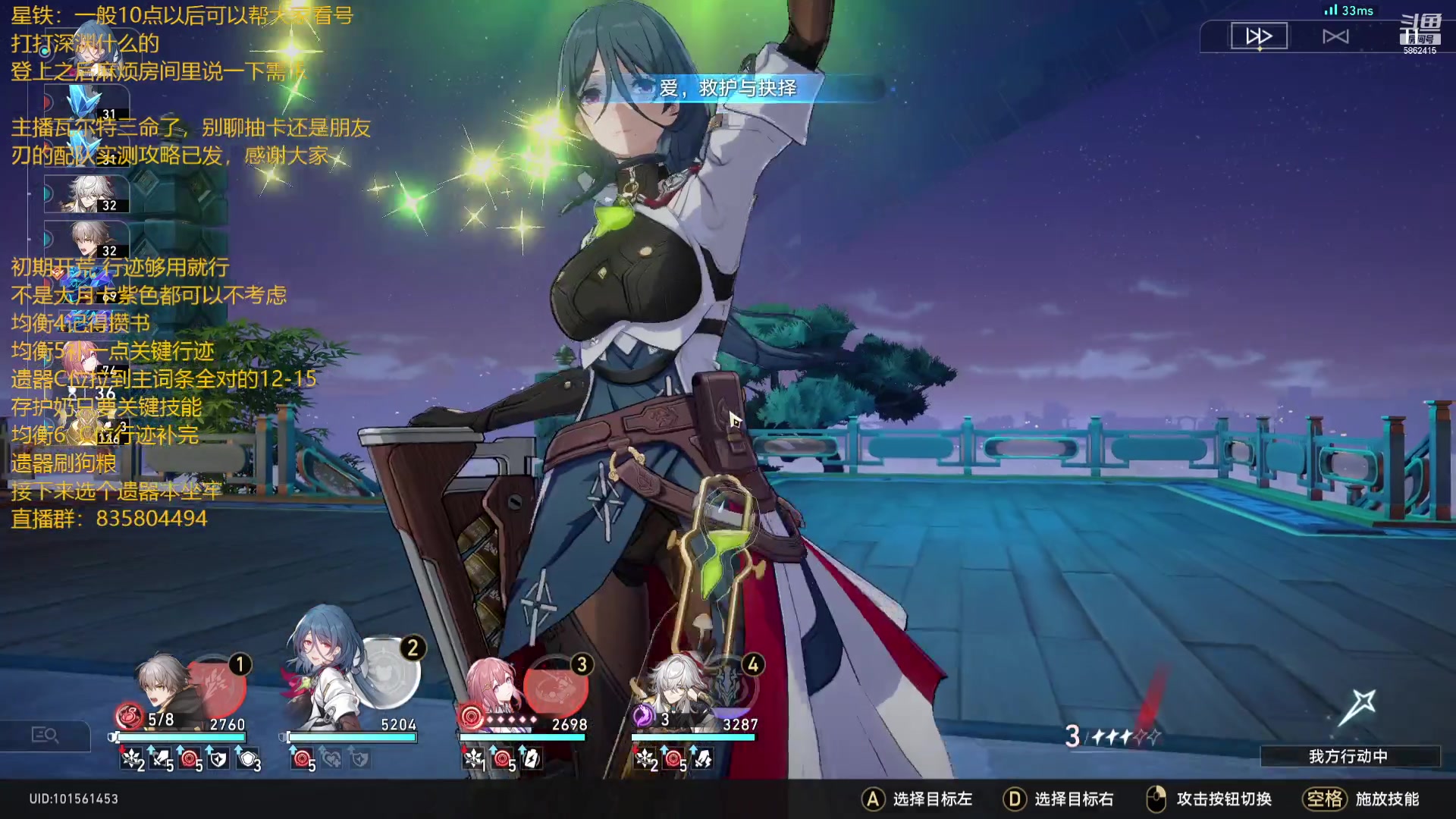The height and width of the screenshot is (819, 1456).
Task: Toggle the auto-battle button
Action: click(1335, 36)
